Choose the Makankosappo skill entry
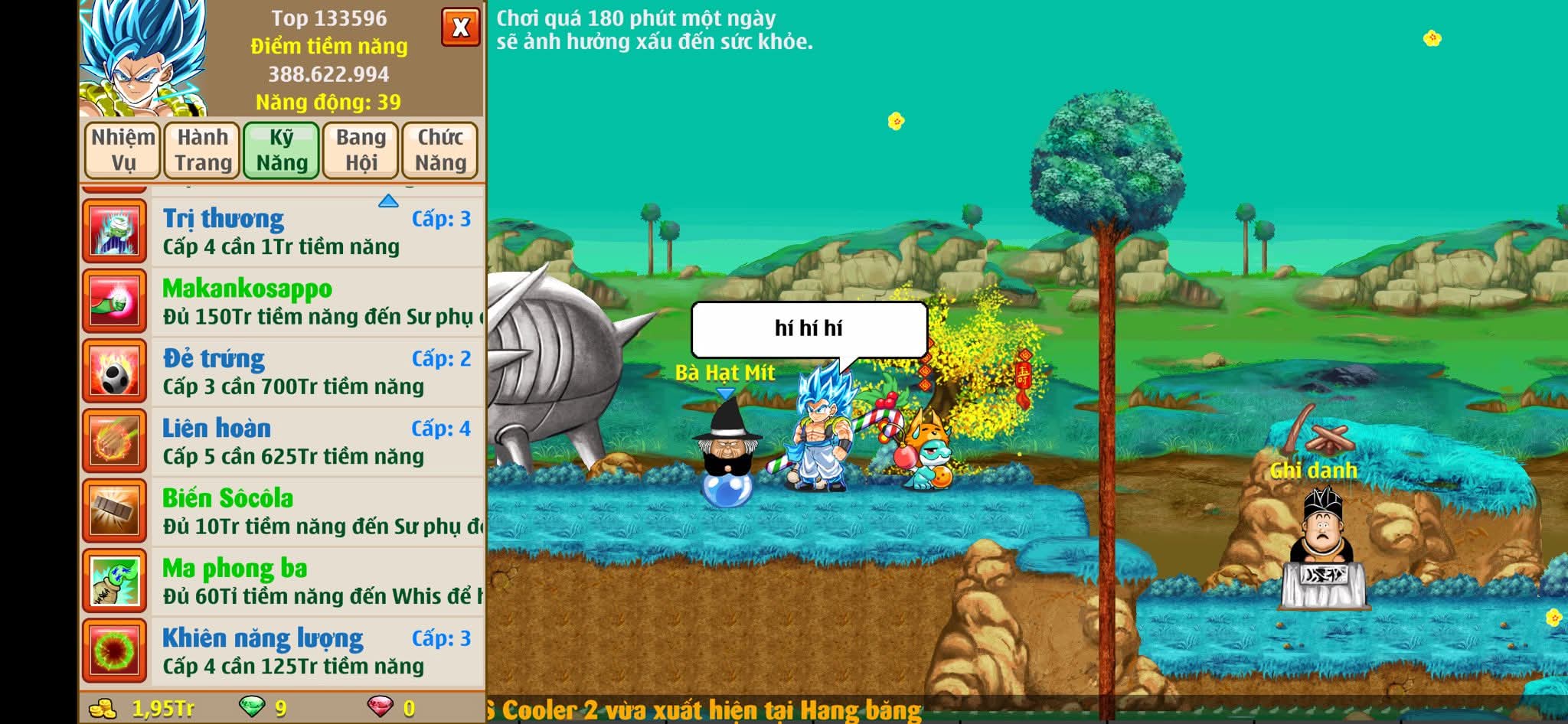This screenshot has height=724, width=1568. pyautogui.click(x=318, y=302)
